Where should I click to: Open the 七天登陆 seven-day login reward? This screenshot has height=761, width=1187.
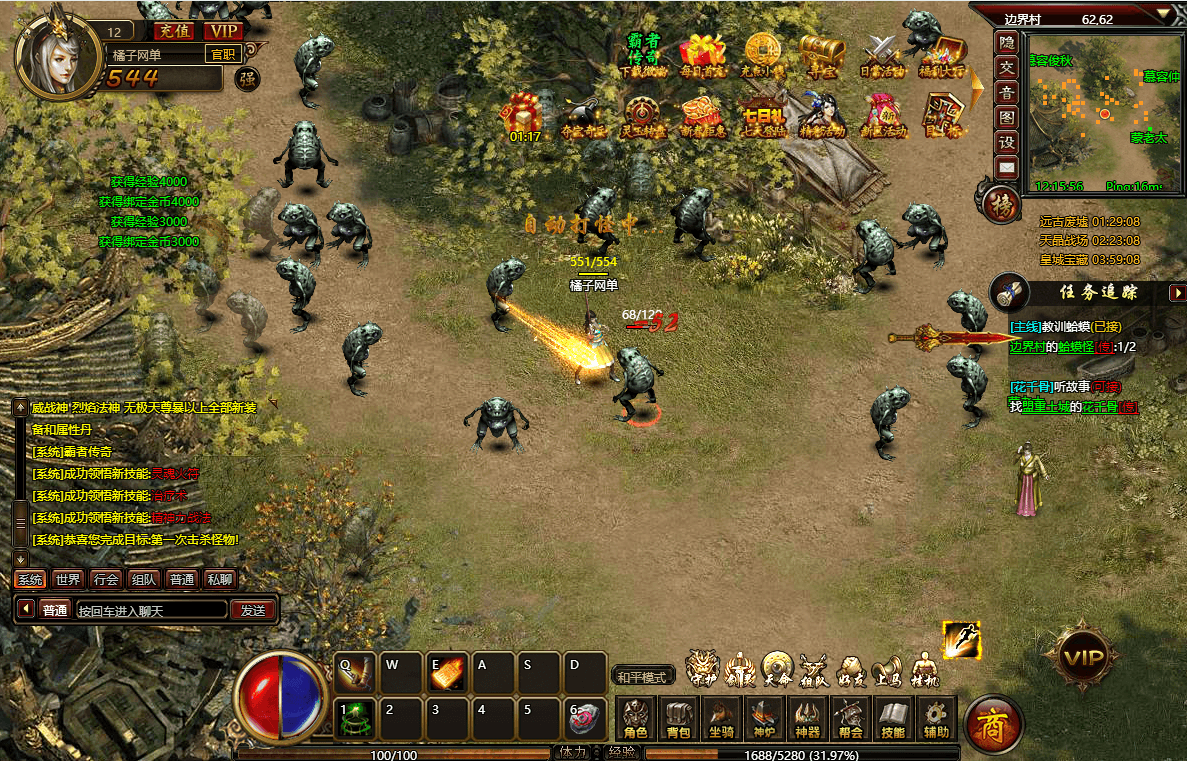pyautogui.click(x=763, y=116)
